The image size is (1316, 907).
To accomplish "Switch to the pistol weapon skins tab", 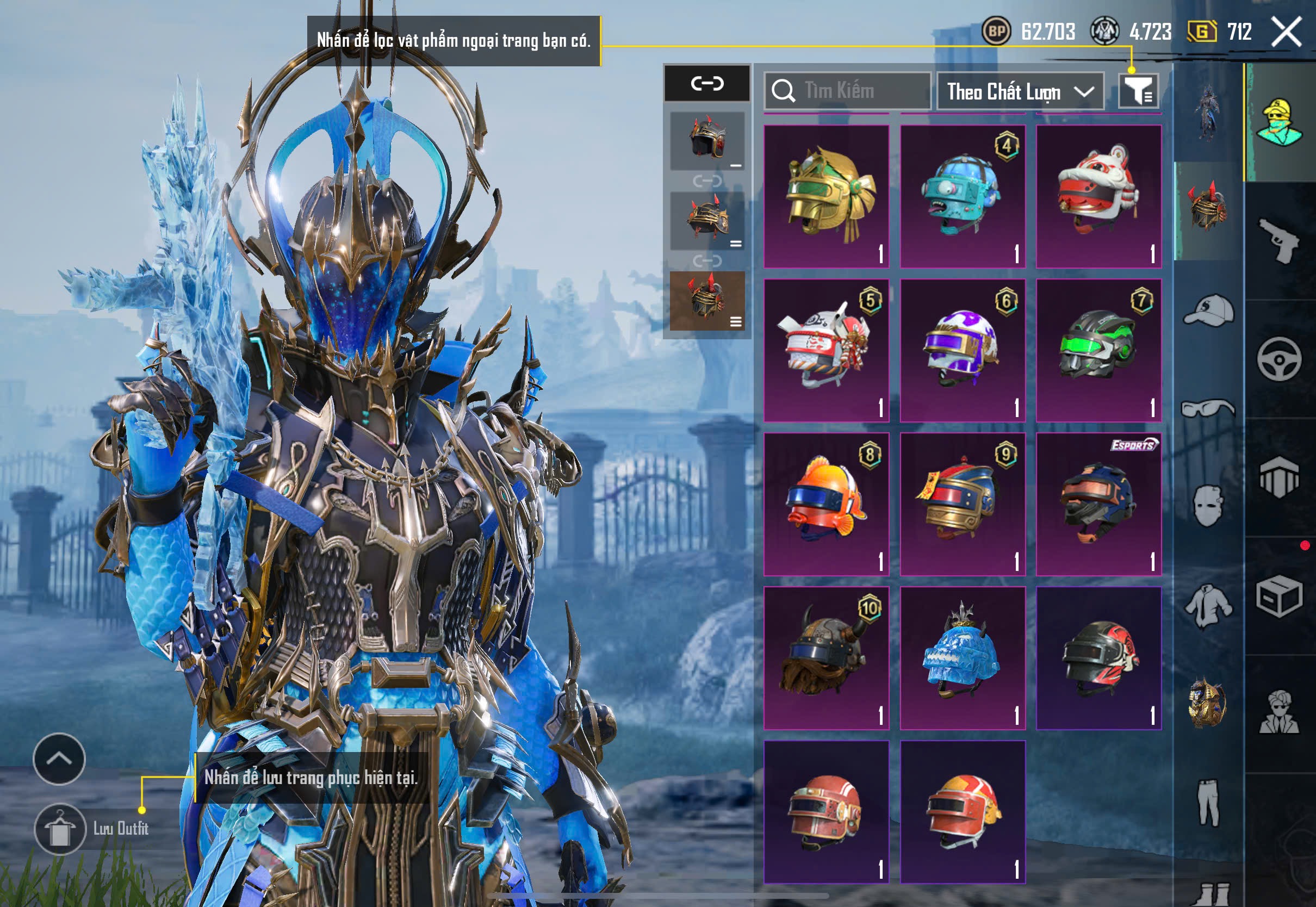I will click(1279, 241).
